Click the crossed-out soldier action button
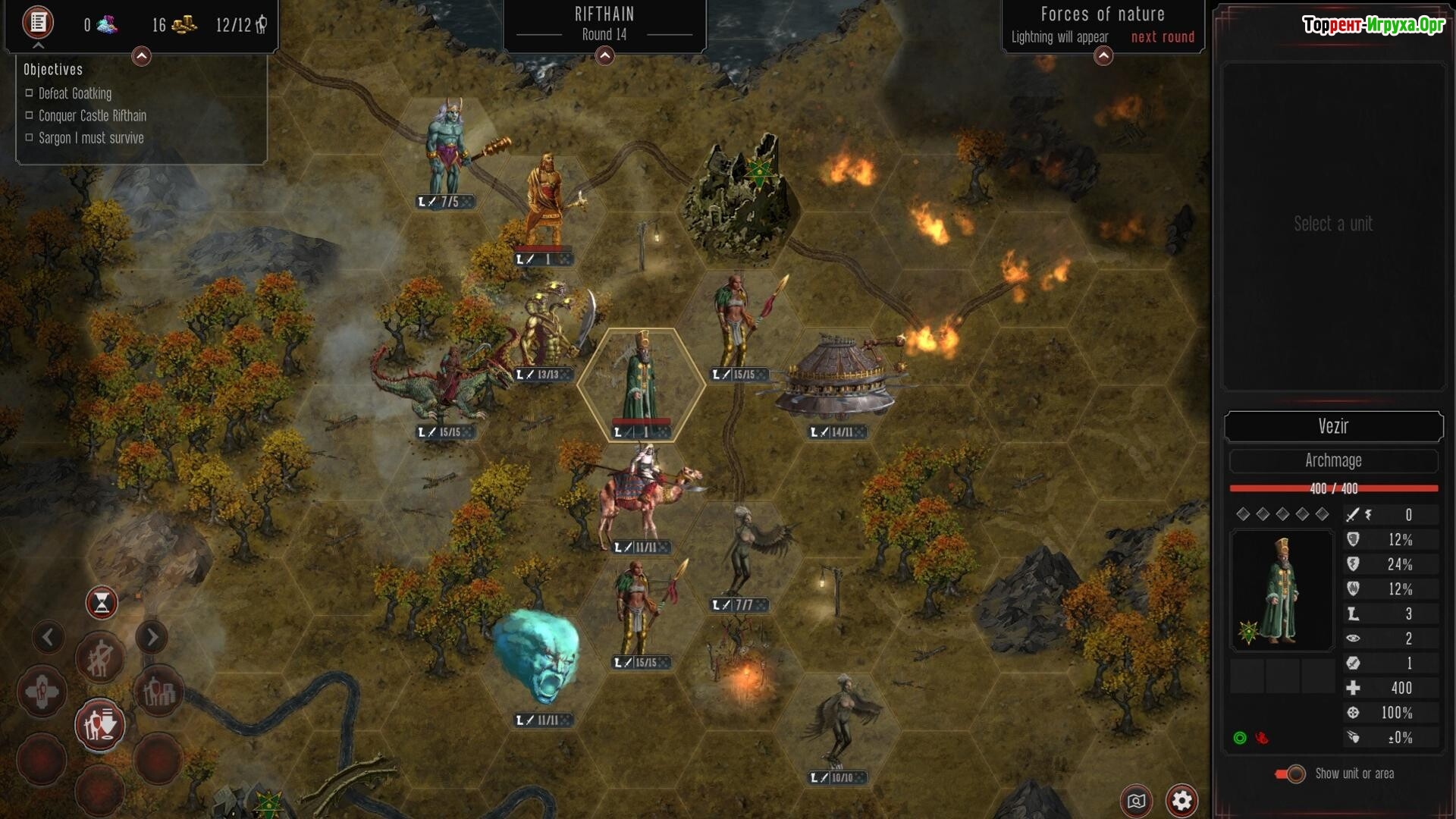 [x=99, y=658]
